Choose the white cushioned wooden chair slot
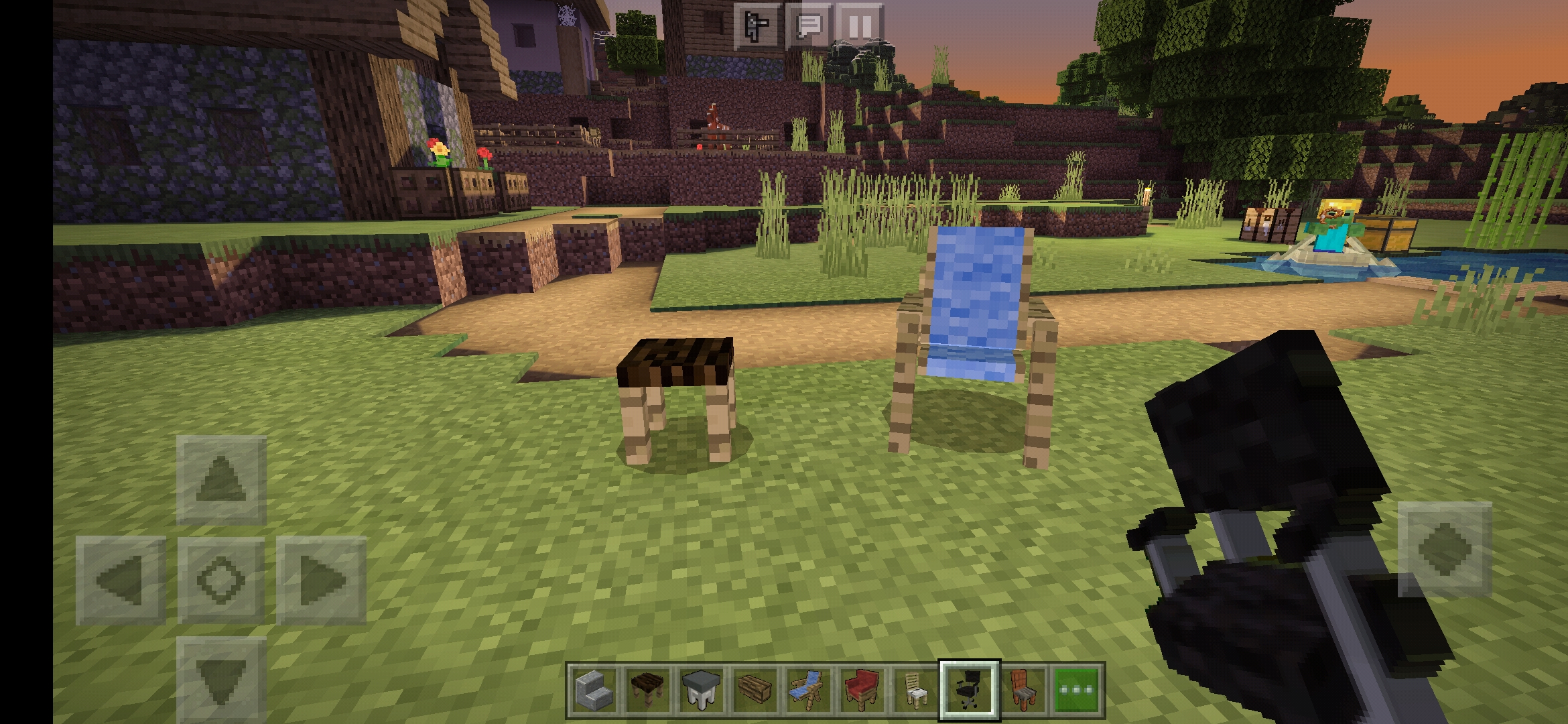The height and width of the screenshot is (724, 1568). 915,690
